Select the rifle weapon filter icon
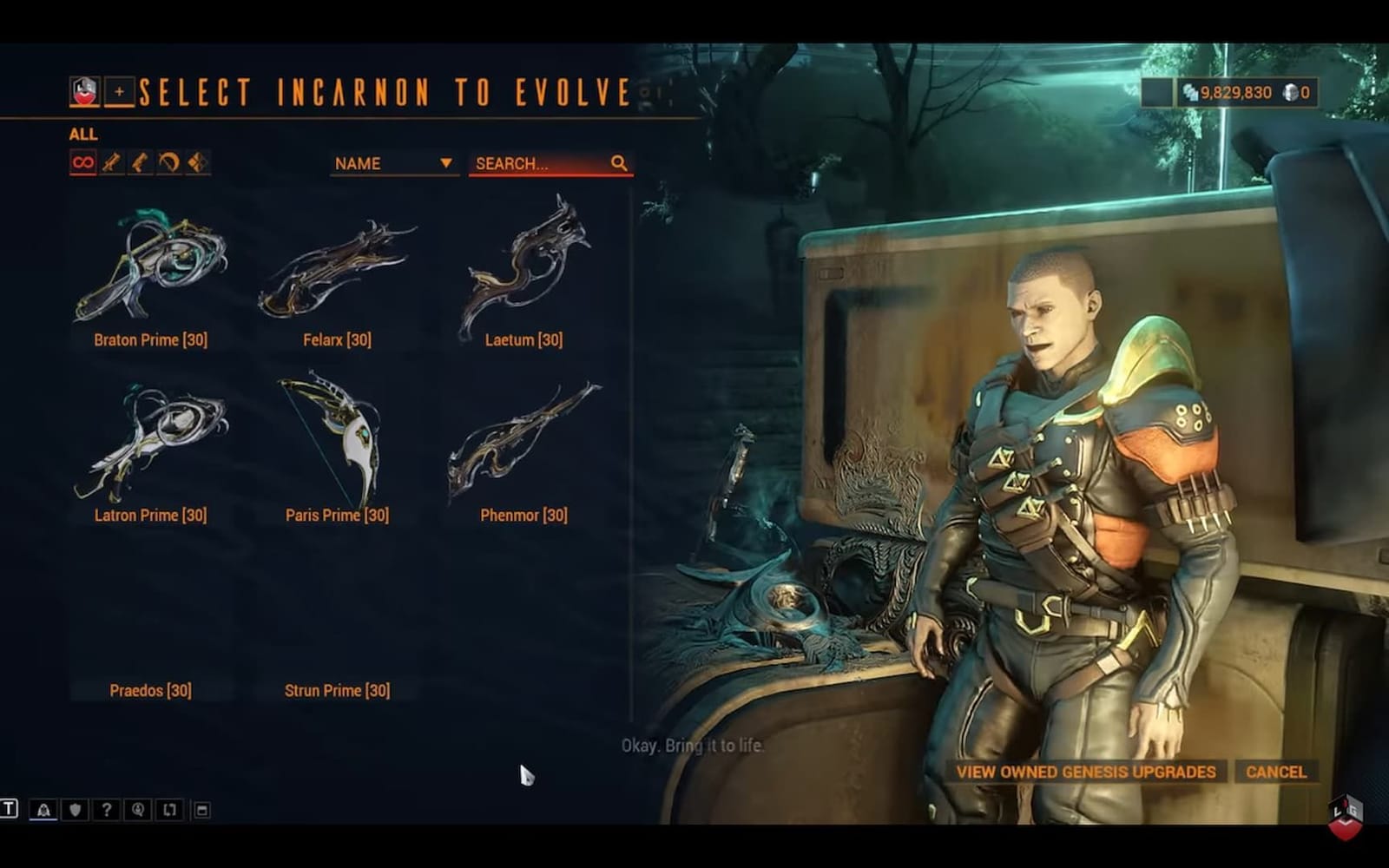The width and height of the screenshot is (1389, 868). [113, 162]
